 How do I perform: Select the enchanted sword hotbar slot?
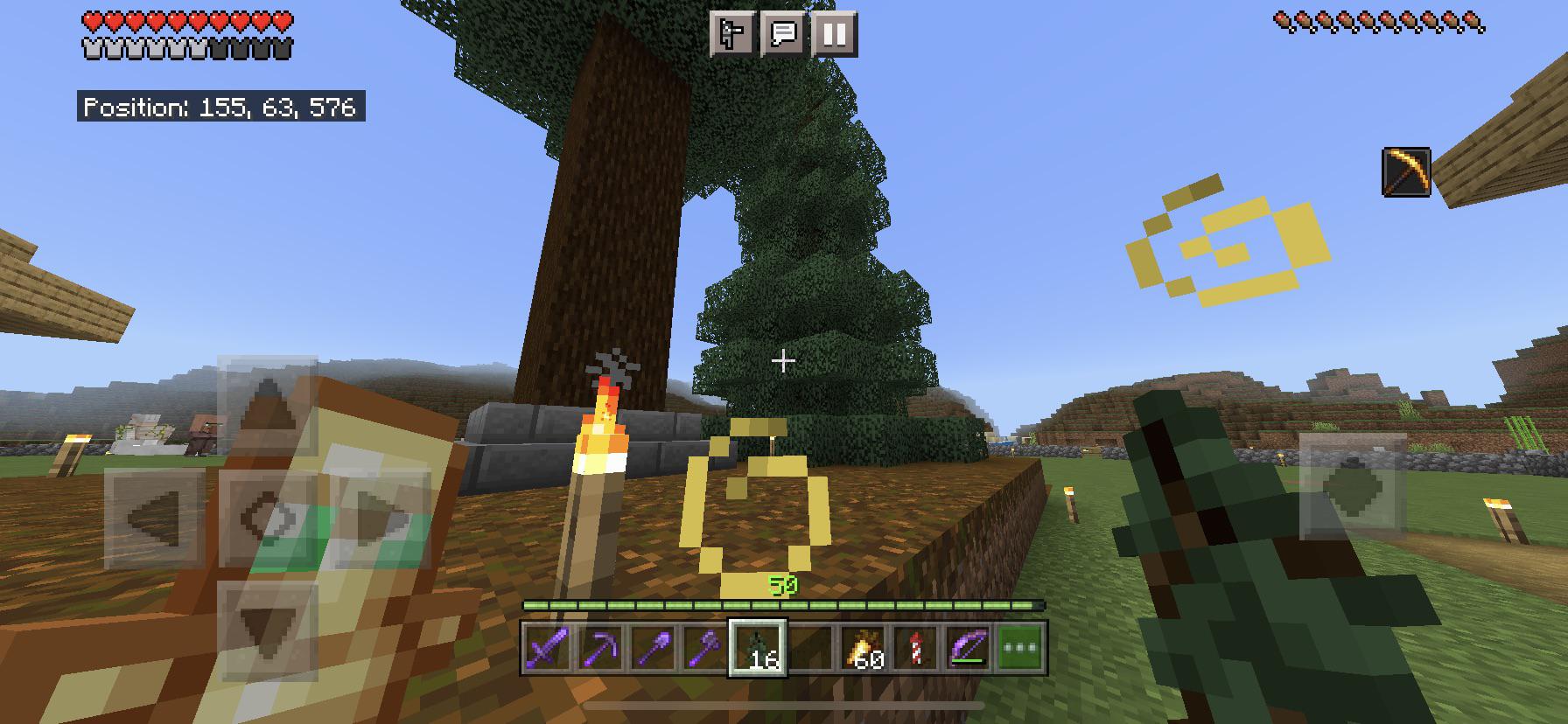coord(547,649)
